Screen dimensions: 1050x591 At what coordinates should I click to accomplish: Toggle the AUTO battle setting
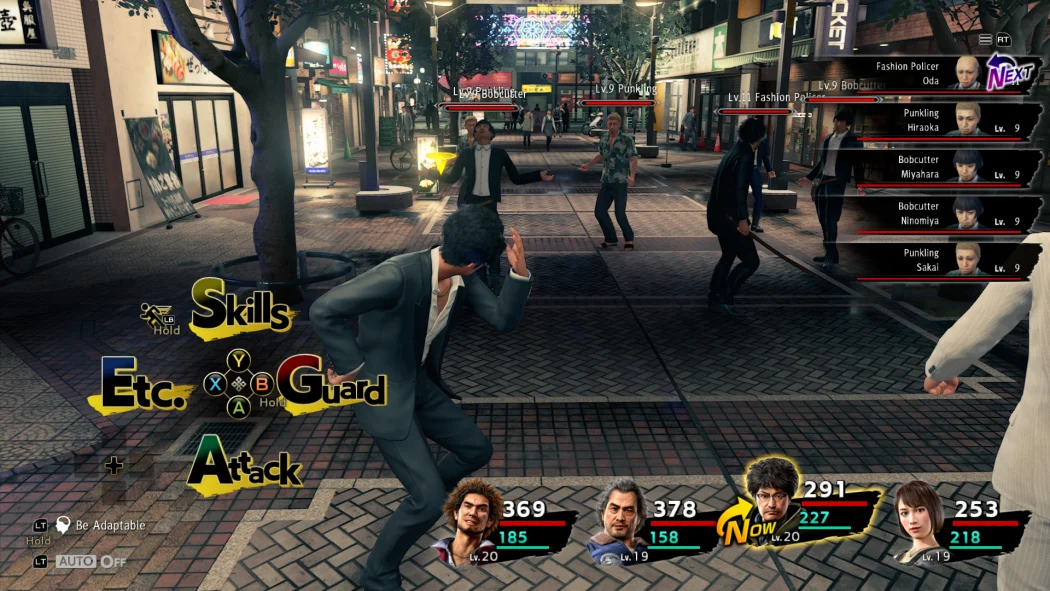tap(90, 562)
